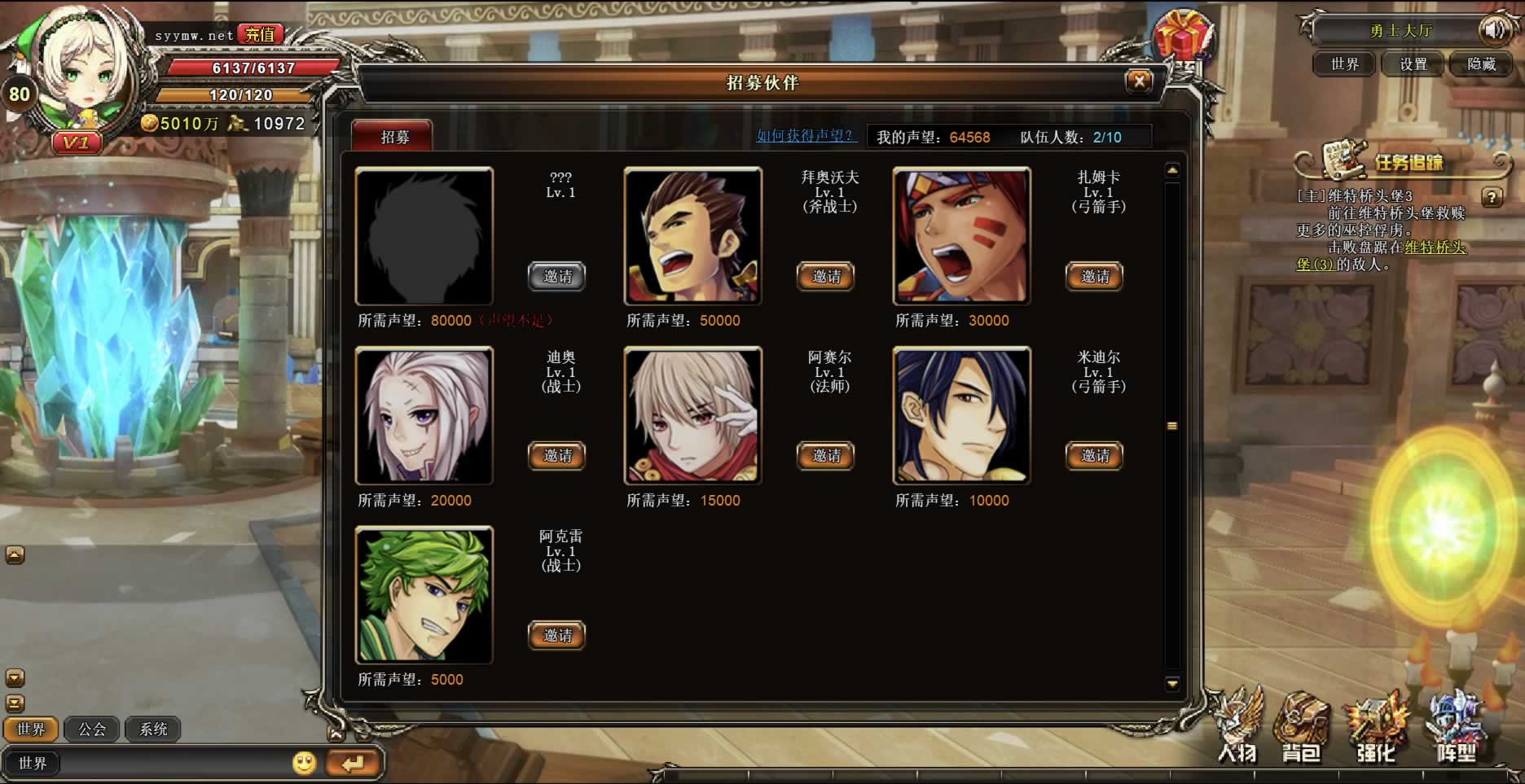Click the 充值 recharge button

260,35
